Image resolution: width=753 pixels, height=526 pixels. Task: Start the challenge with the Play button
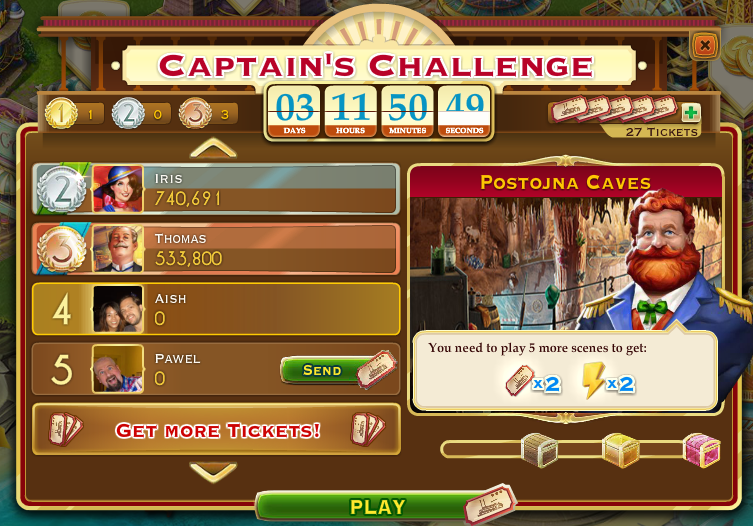[x=377, y=507]
